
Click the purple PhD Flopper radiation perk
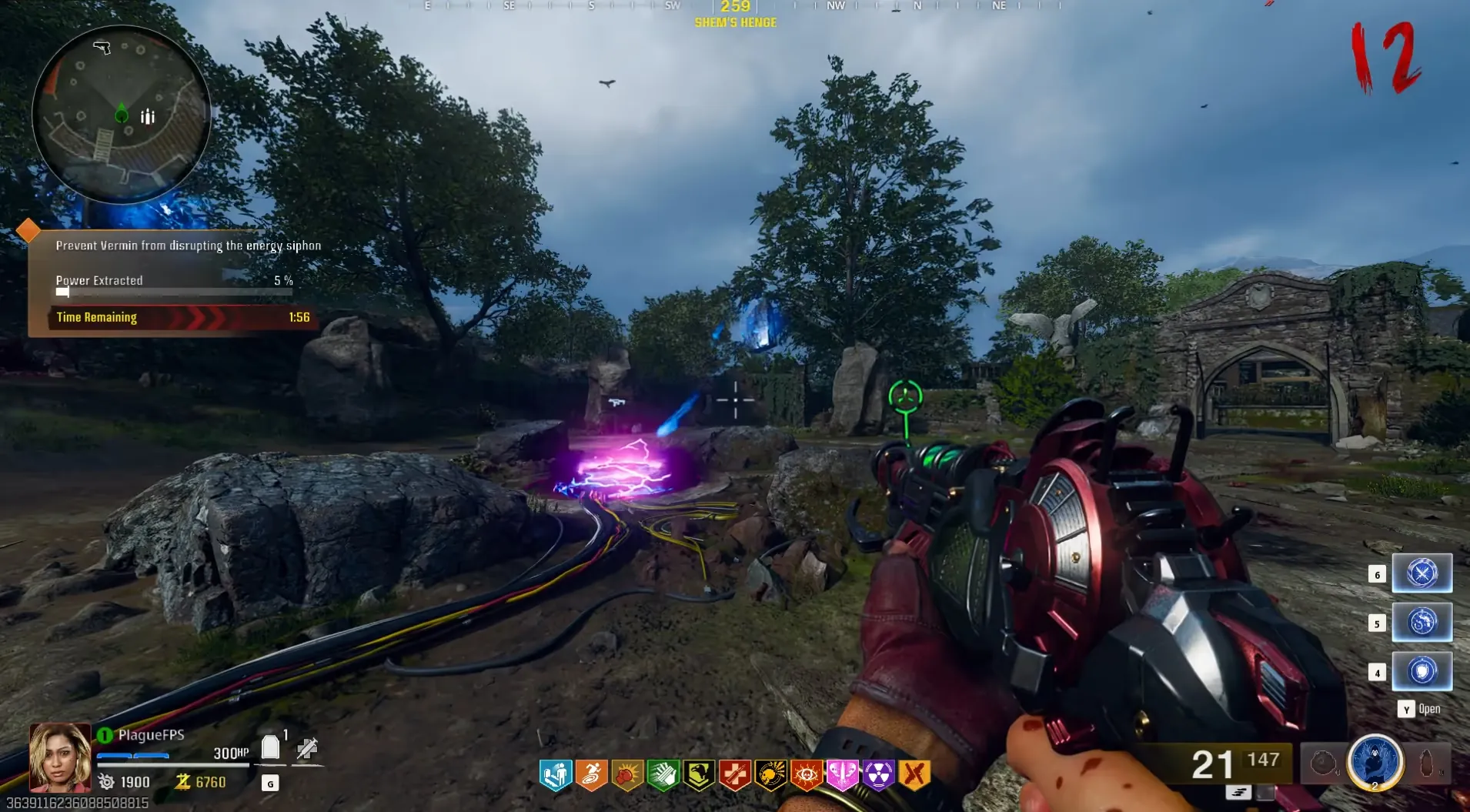tap(878, 775)
